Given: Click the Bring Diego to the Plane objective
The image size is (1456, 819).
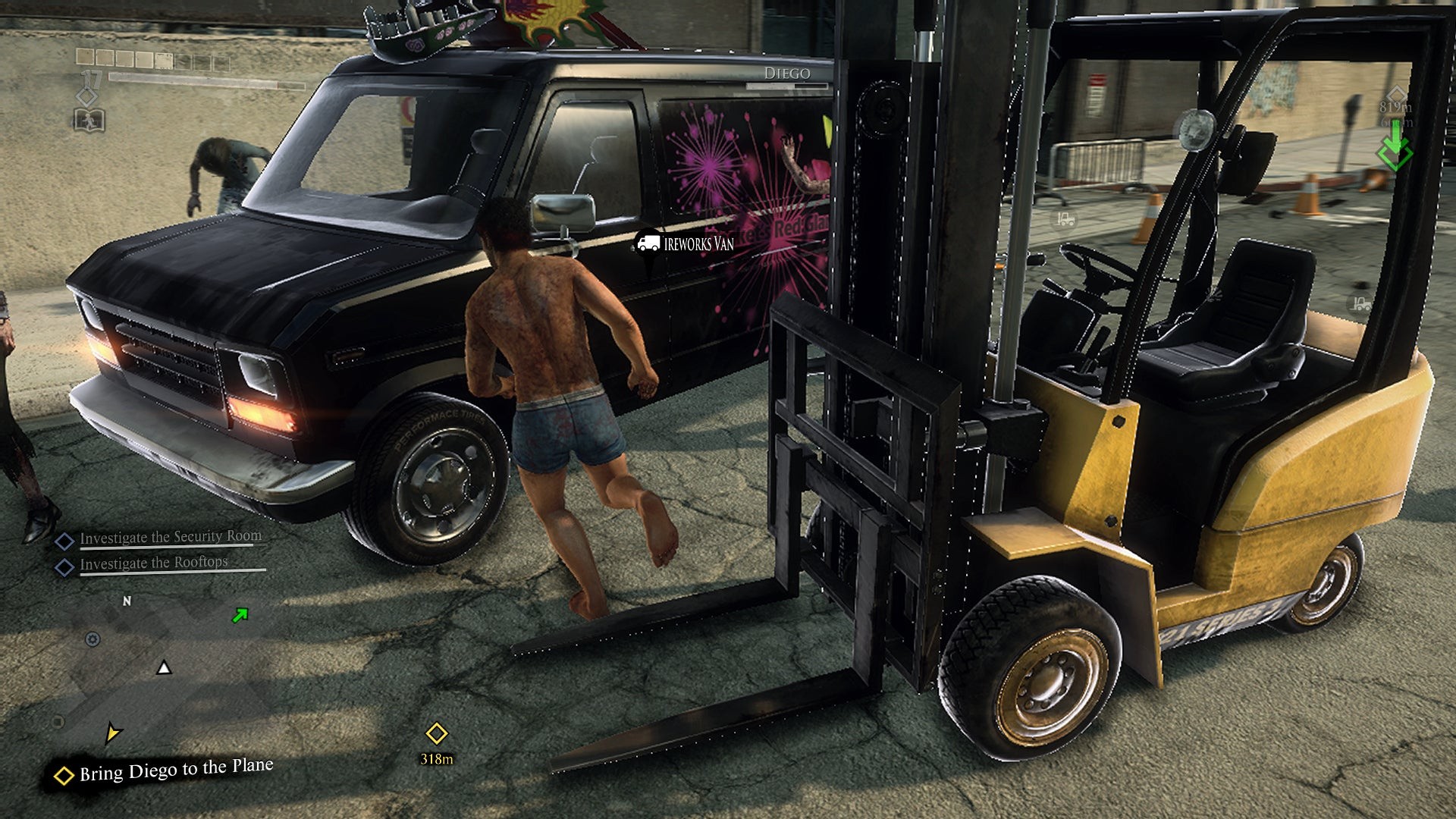Looking at the screenshot, I should click(175, 770).
